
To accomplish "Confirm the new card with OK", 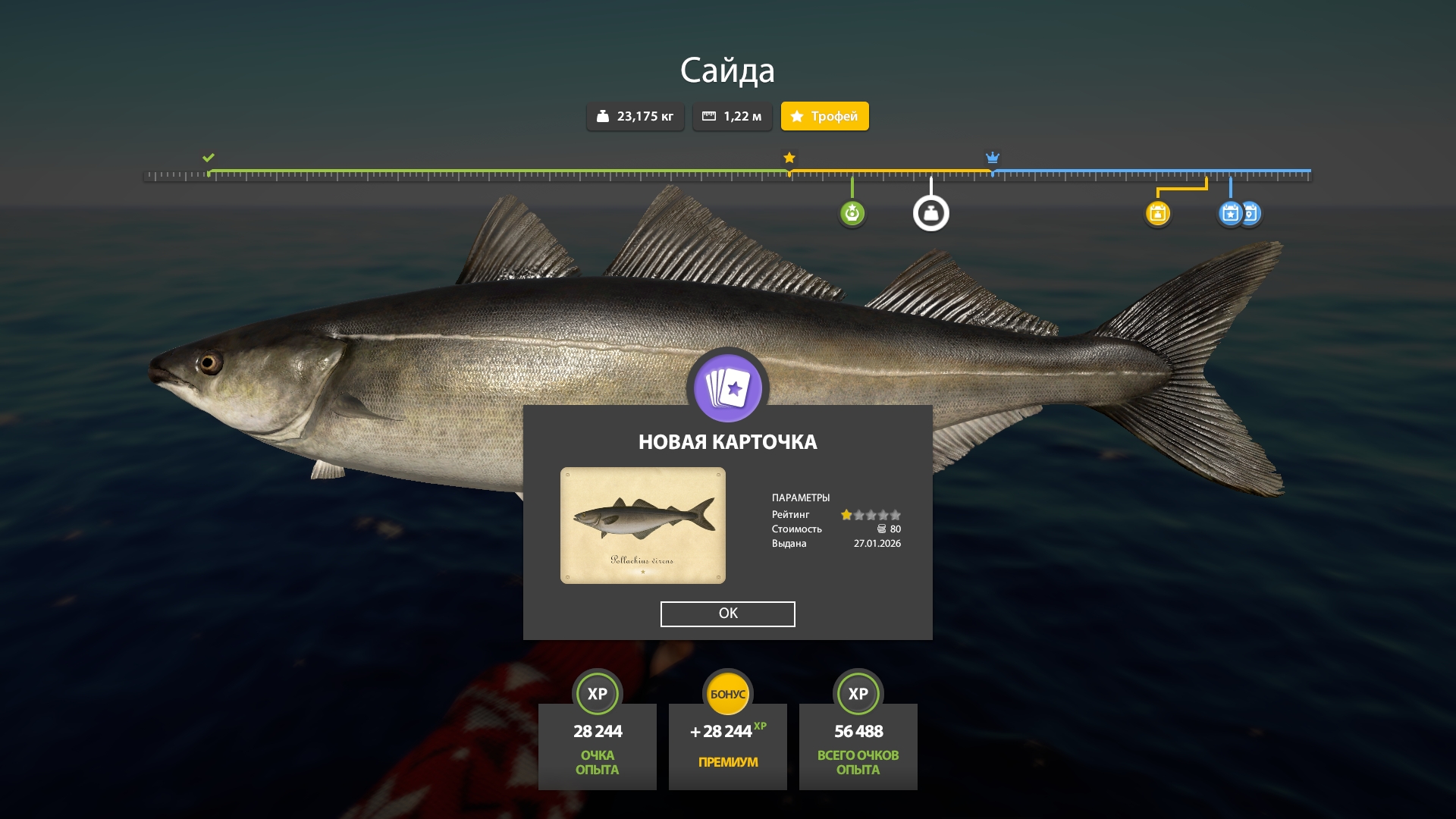I will [727, 613].
